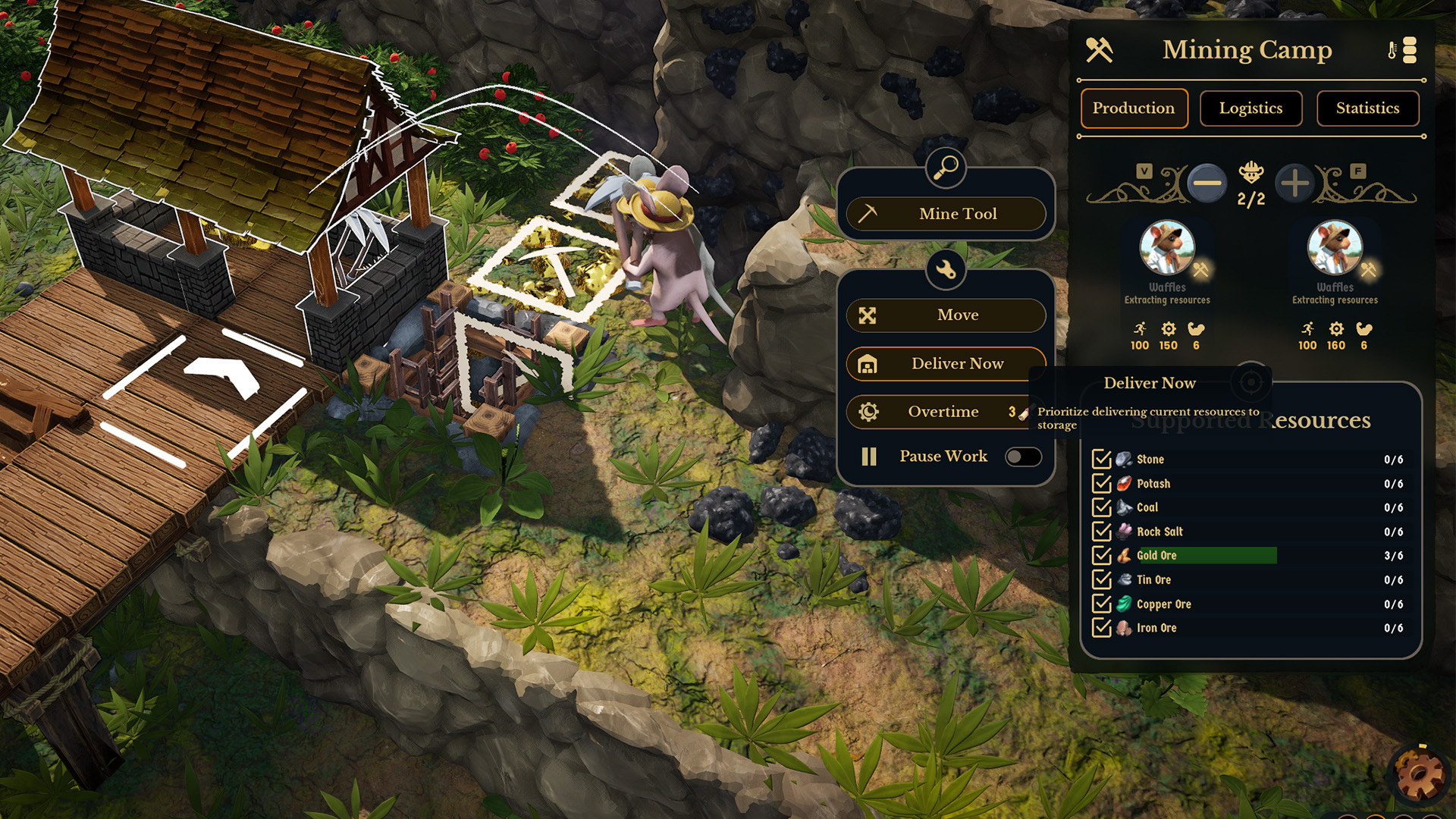Select the Mine Tool button

click(946, 214)
